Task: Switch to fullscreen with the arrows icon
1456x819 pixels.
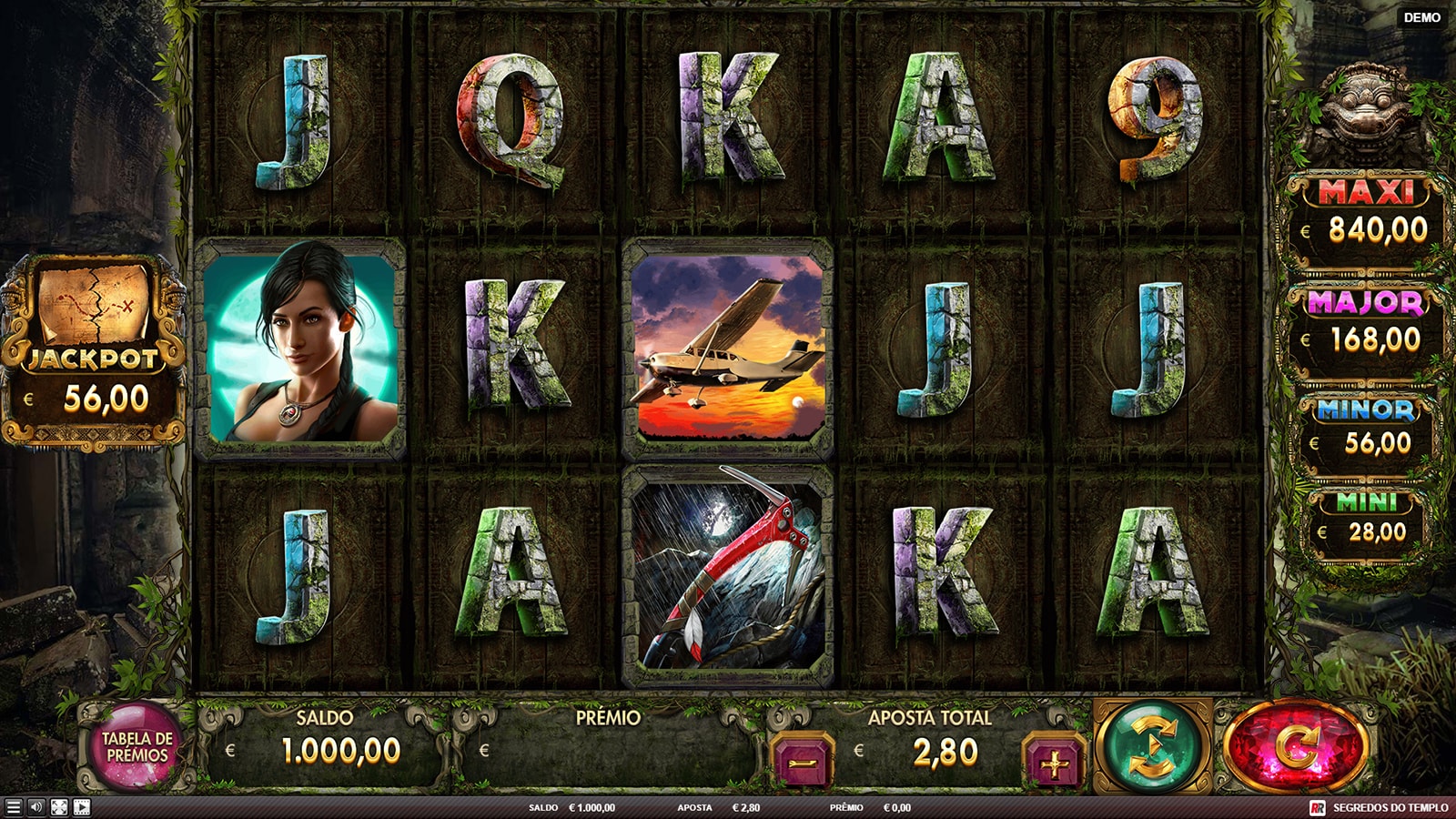Action: [59, 807]
